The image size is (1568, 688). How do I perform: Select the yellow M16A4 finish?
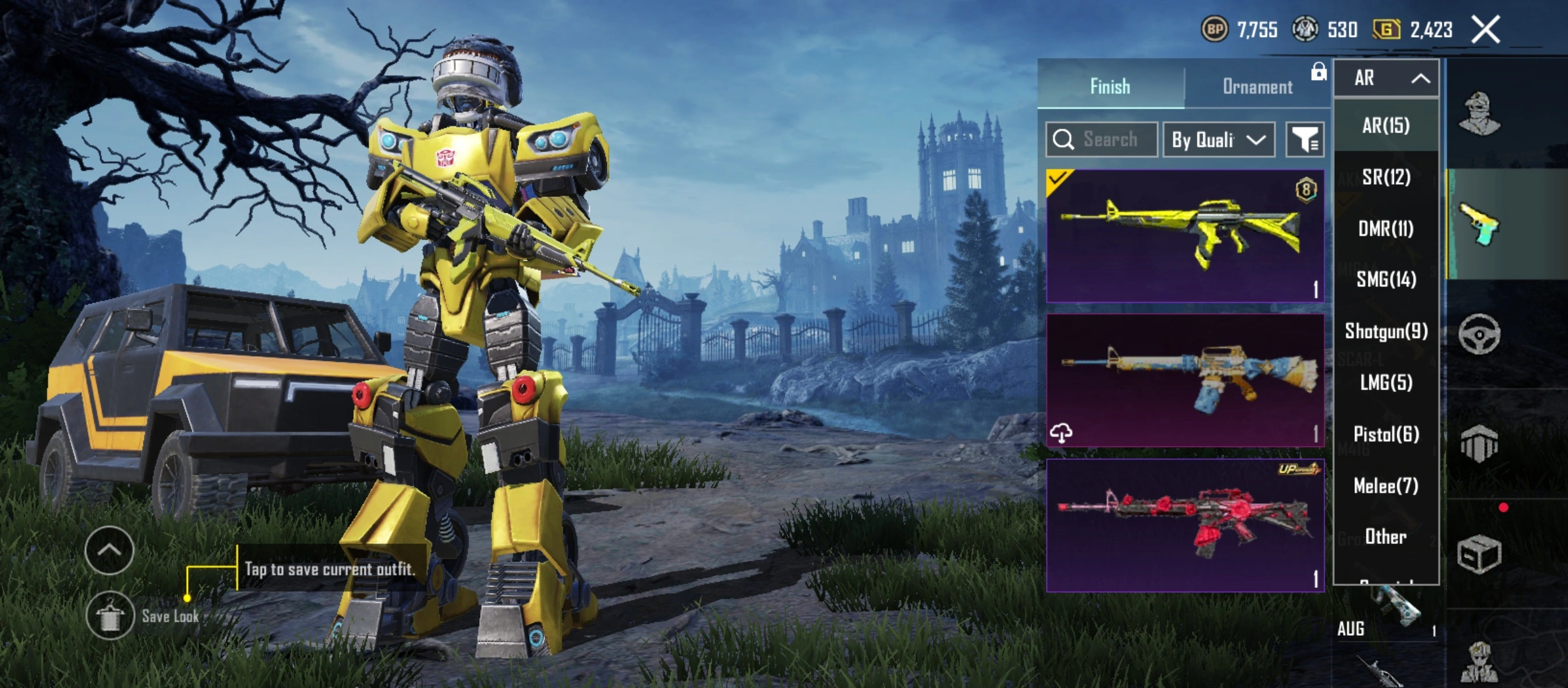[x=1184, y=236]
